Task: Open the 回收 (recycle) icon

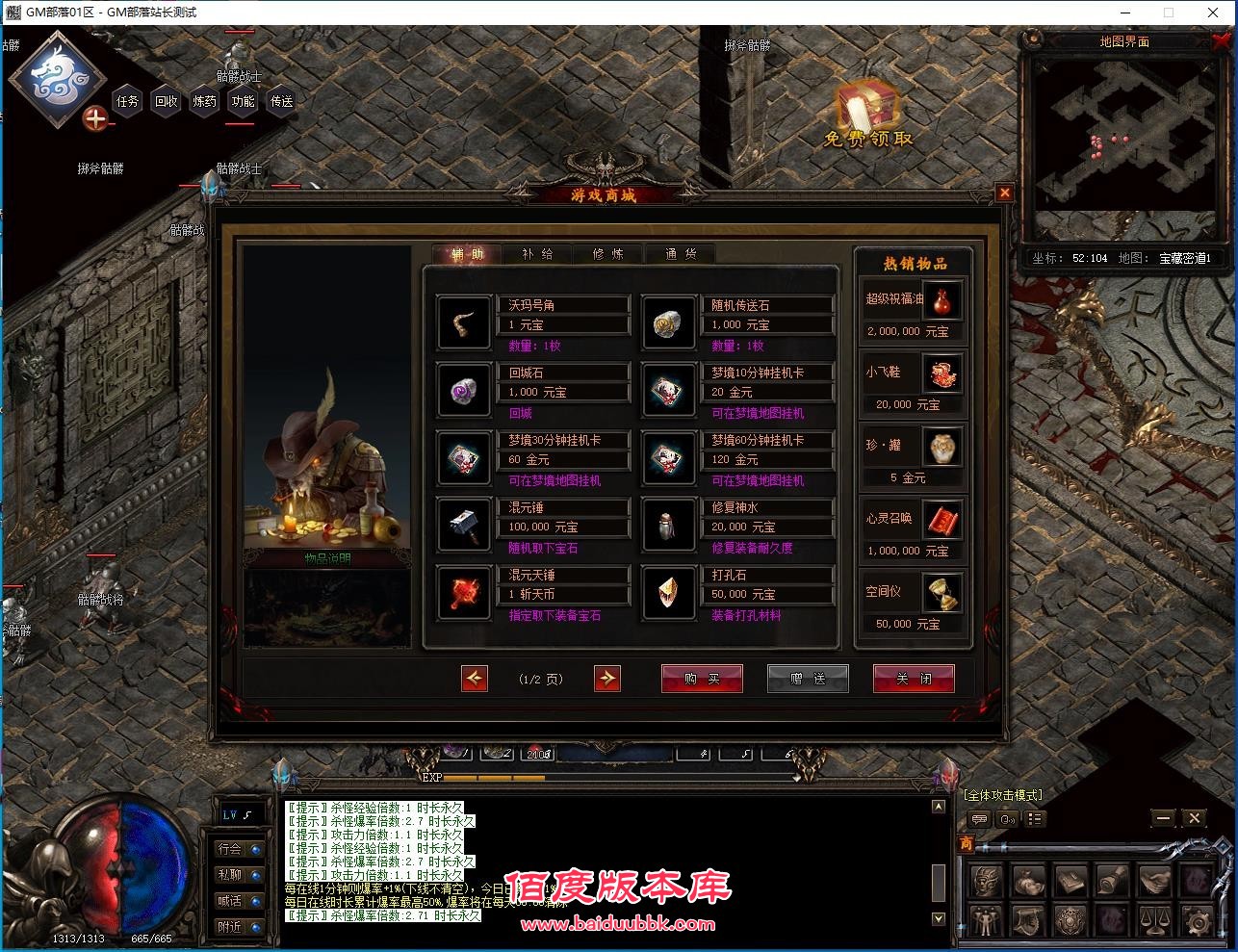Action: tap(166, 103)
